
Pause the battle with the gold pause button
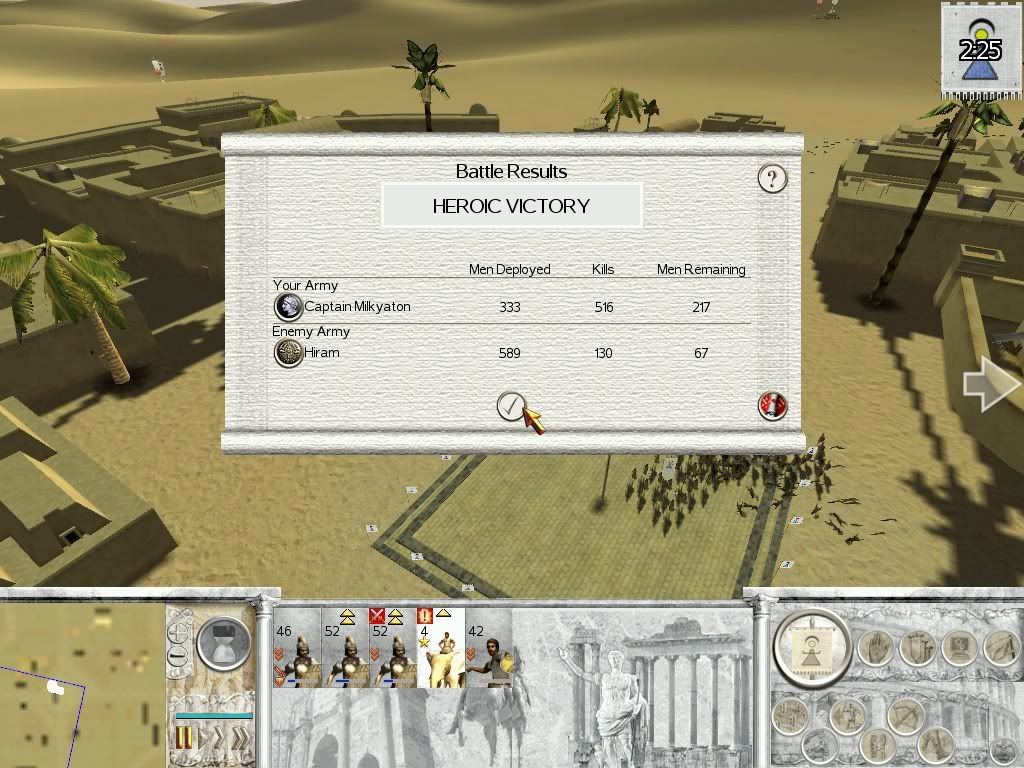click(184, 739)
